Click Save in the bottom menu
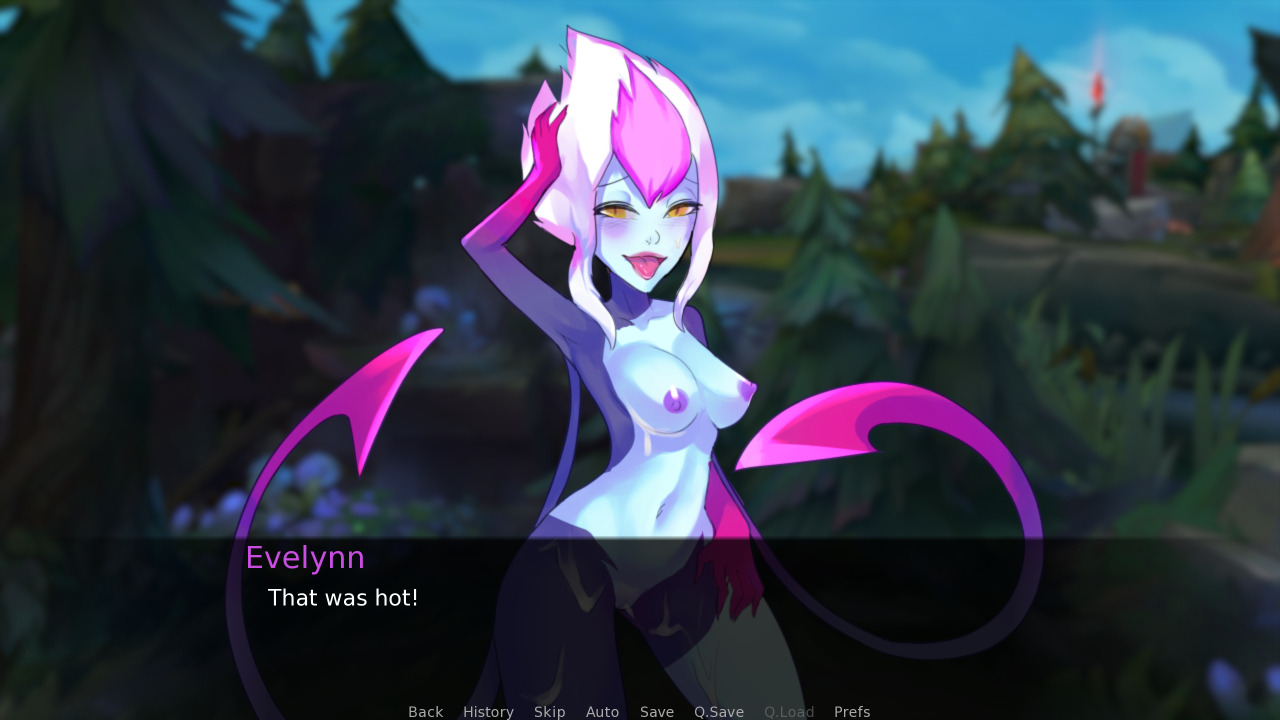 coord(656,711)
